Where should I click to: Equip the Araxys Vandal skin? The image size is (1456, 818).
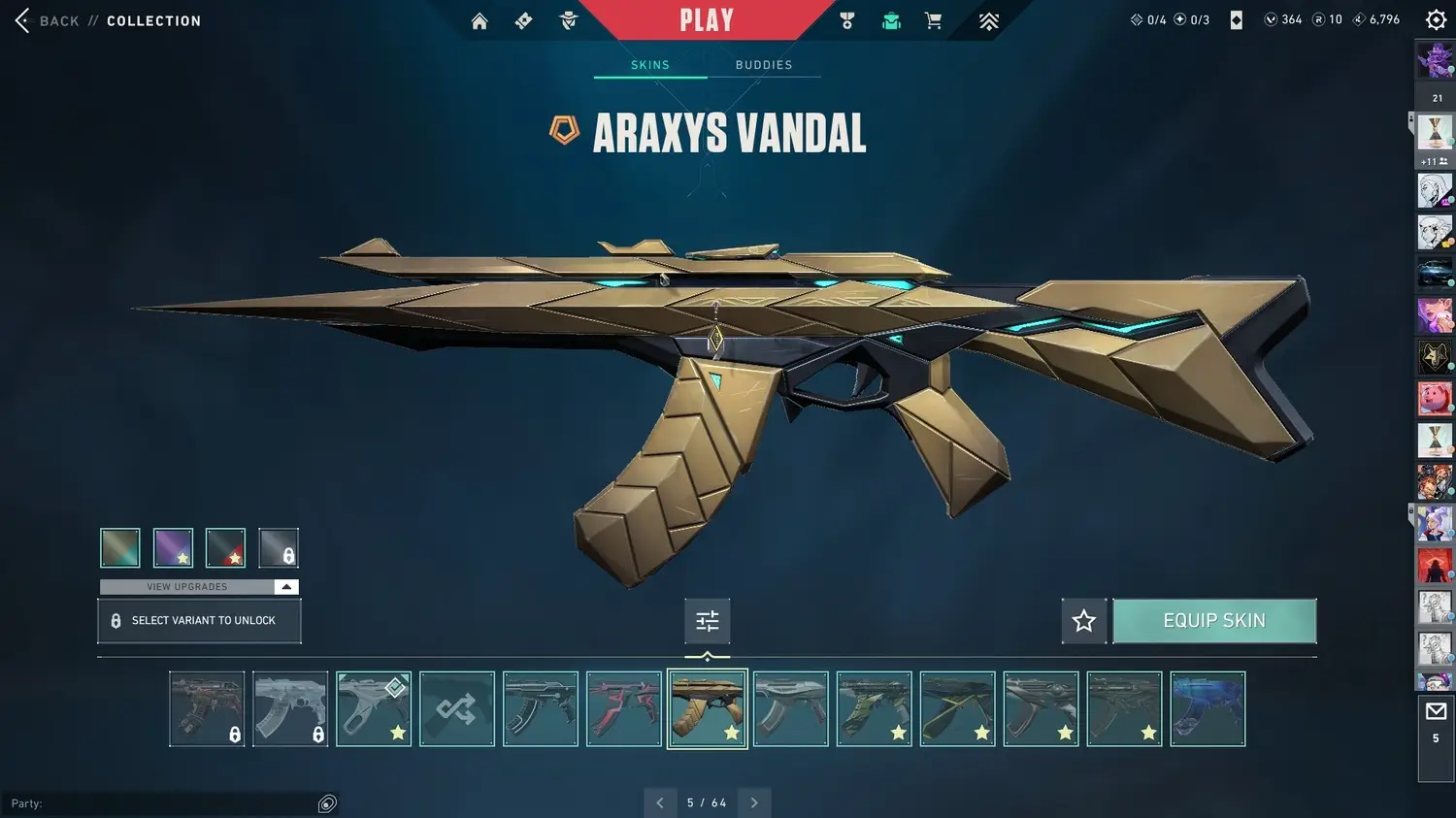[1214, 621]
